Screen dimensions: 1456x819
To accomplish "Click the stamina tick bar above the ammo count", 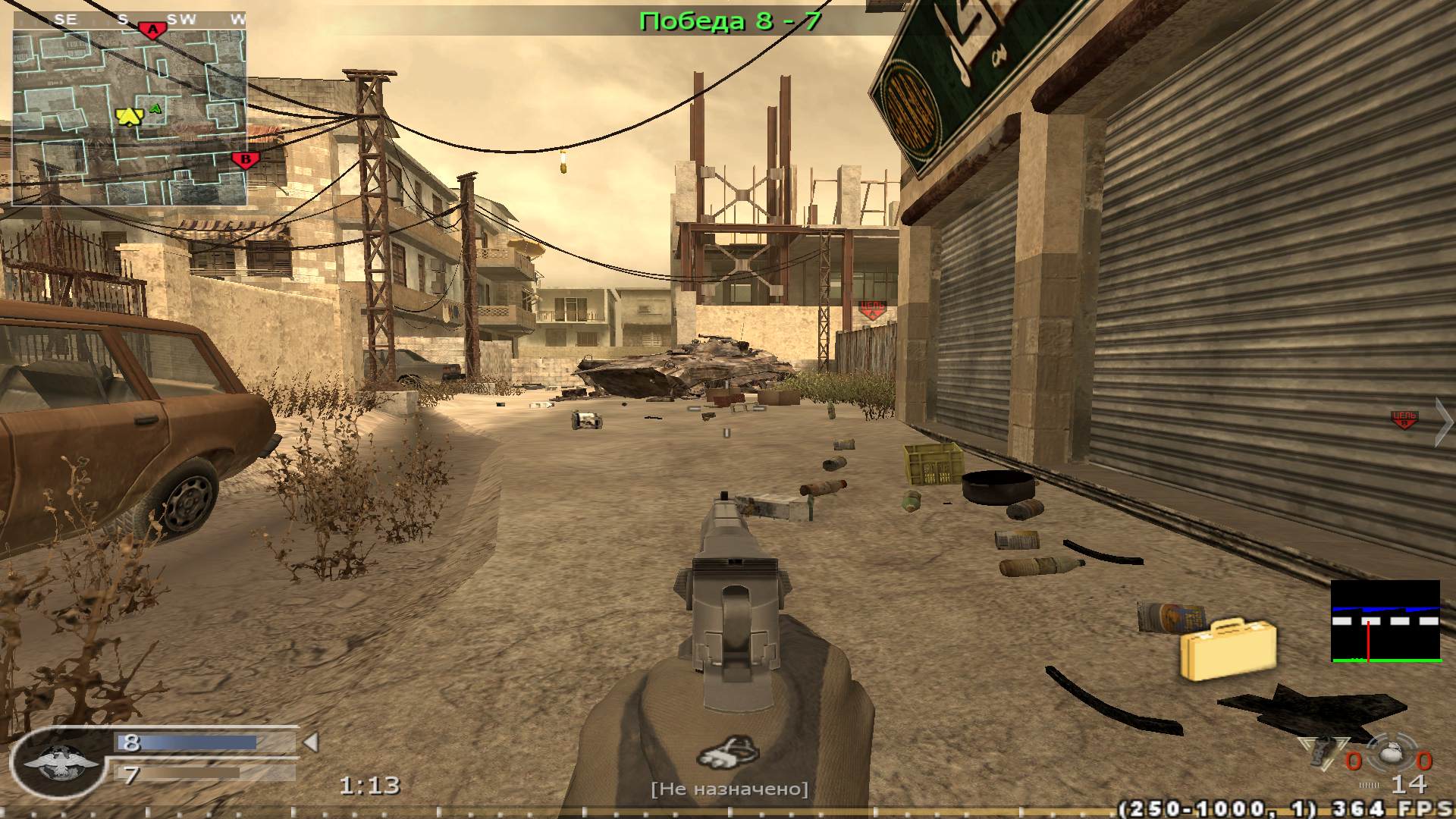I will 1369,783.
